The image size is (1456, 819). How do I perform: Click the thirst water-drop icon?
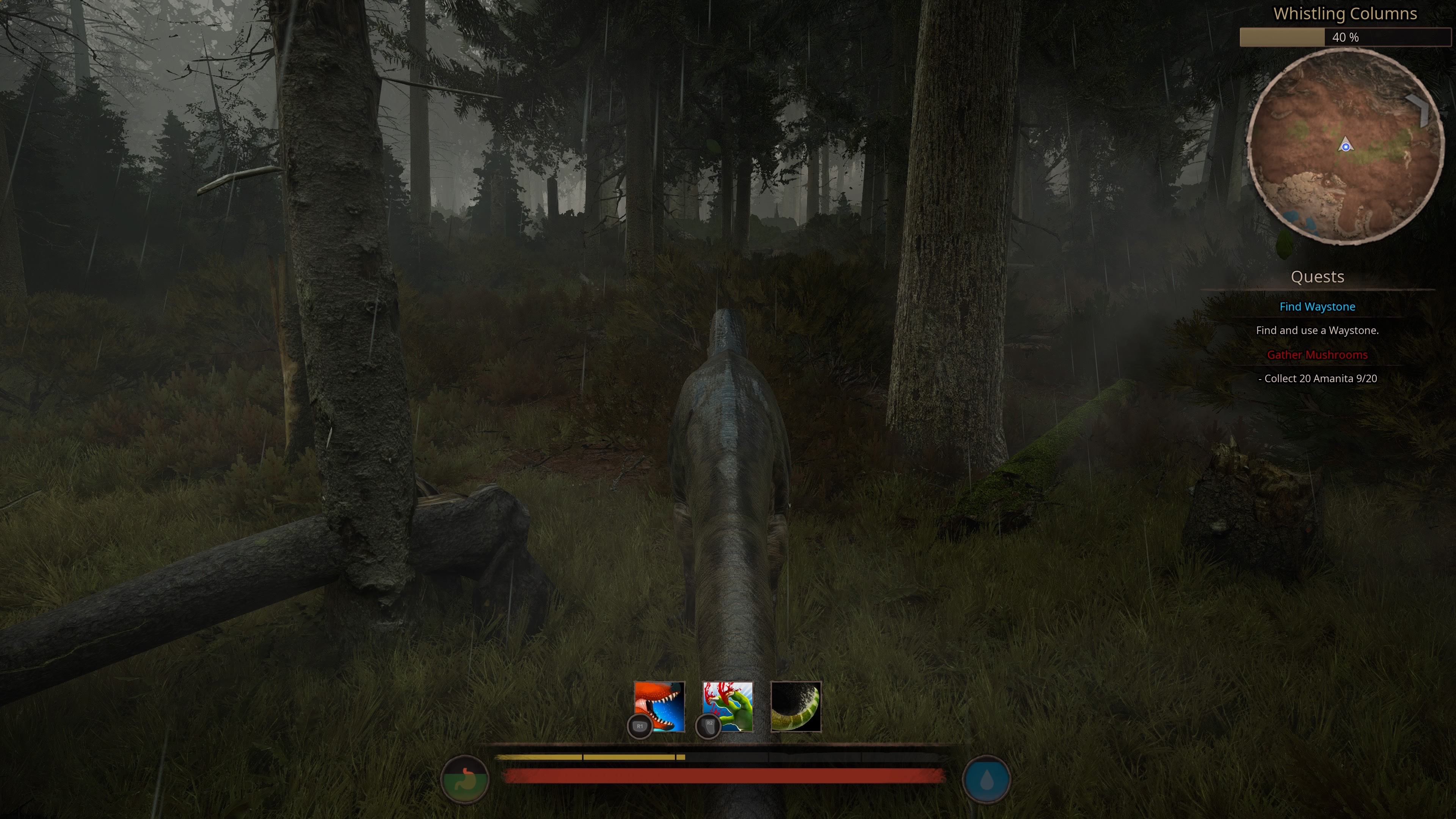986,779
